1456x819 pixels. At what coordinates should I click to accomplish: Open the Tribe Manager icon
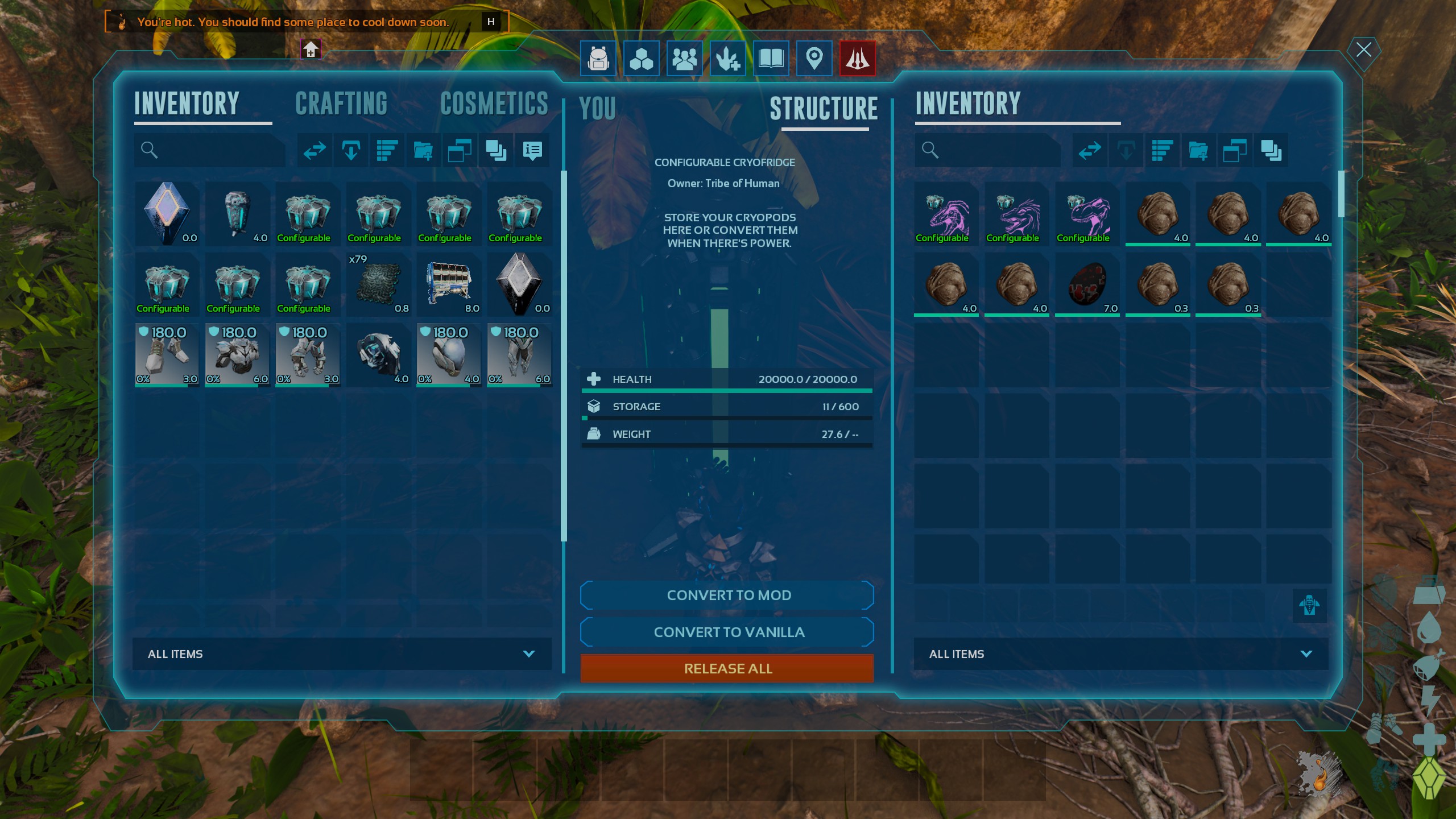(684, 59)
